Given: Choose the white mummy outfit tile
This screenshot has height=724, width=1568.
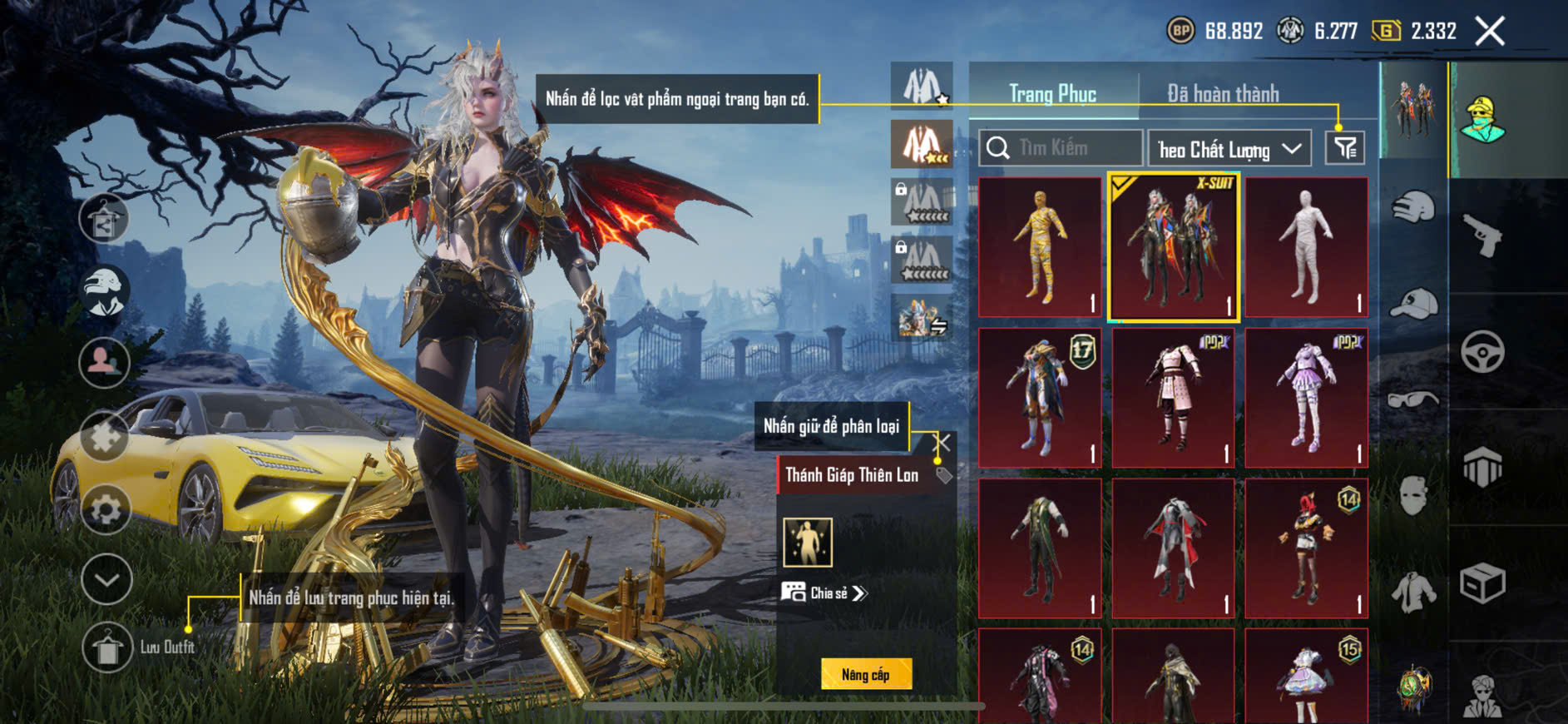Looking at the screenshot, I should [1306, 247].
